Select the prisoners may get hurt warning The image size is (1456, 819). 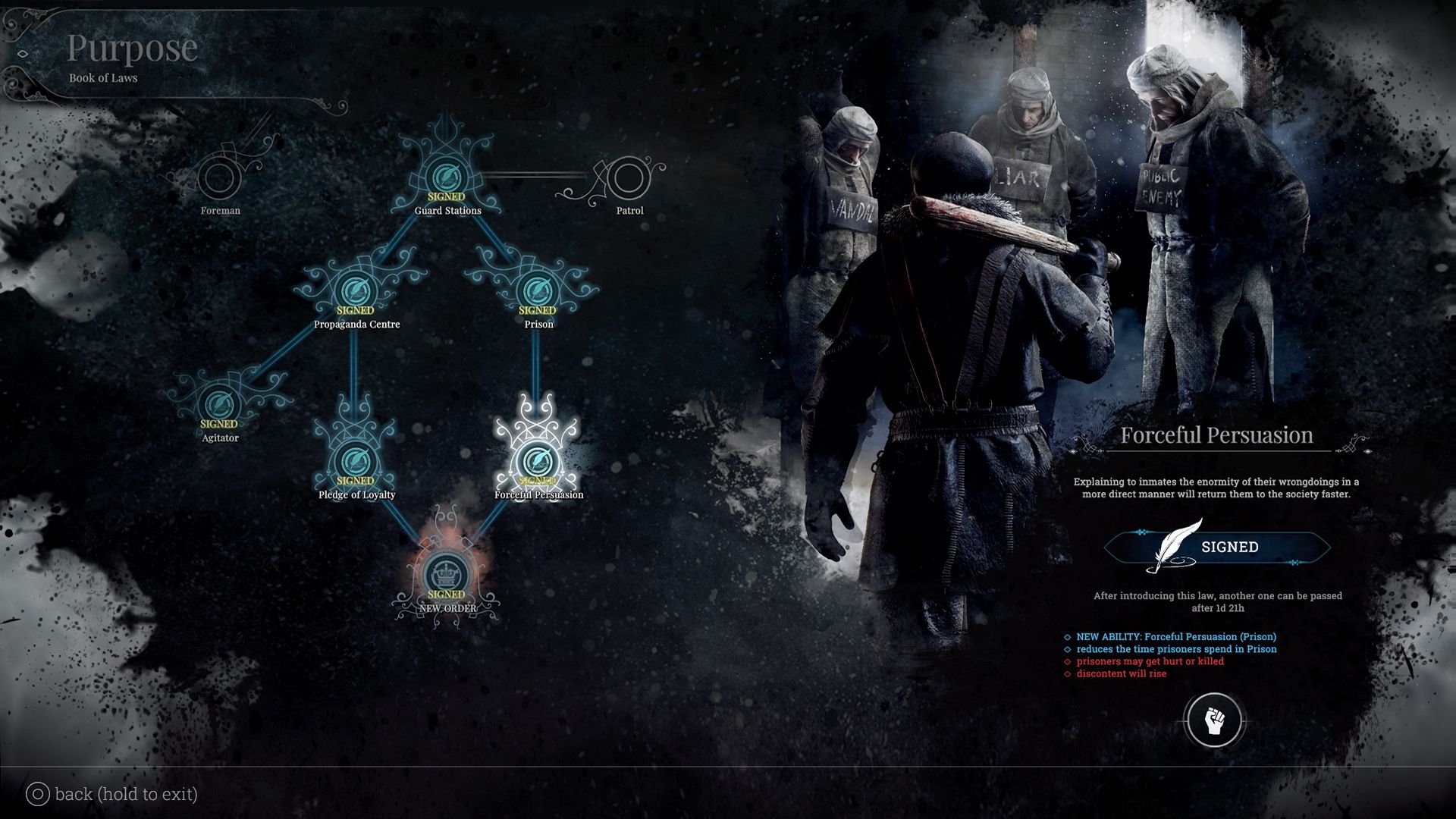click(1150, 661)
